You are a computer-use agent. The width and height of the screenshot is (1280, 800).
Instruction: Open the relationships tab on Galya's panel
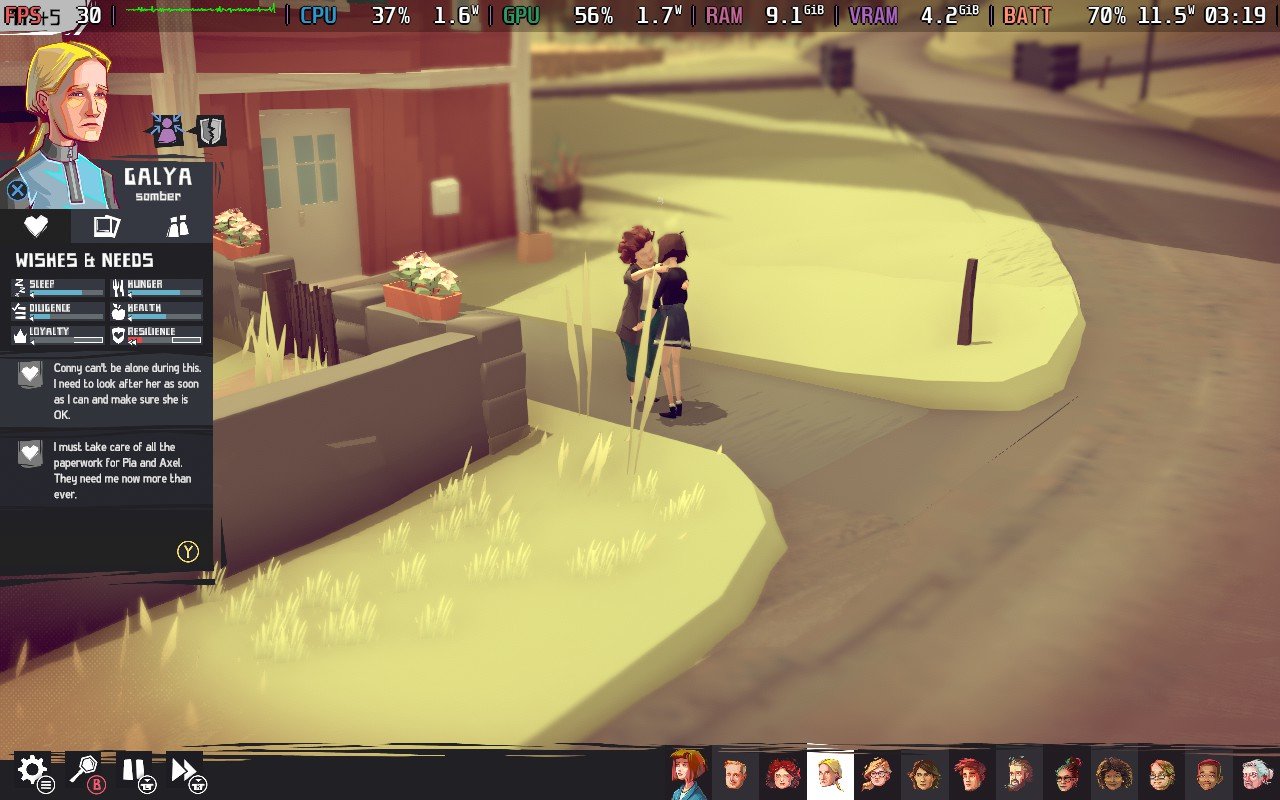tap(177, 227)
